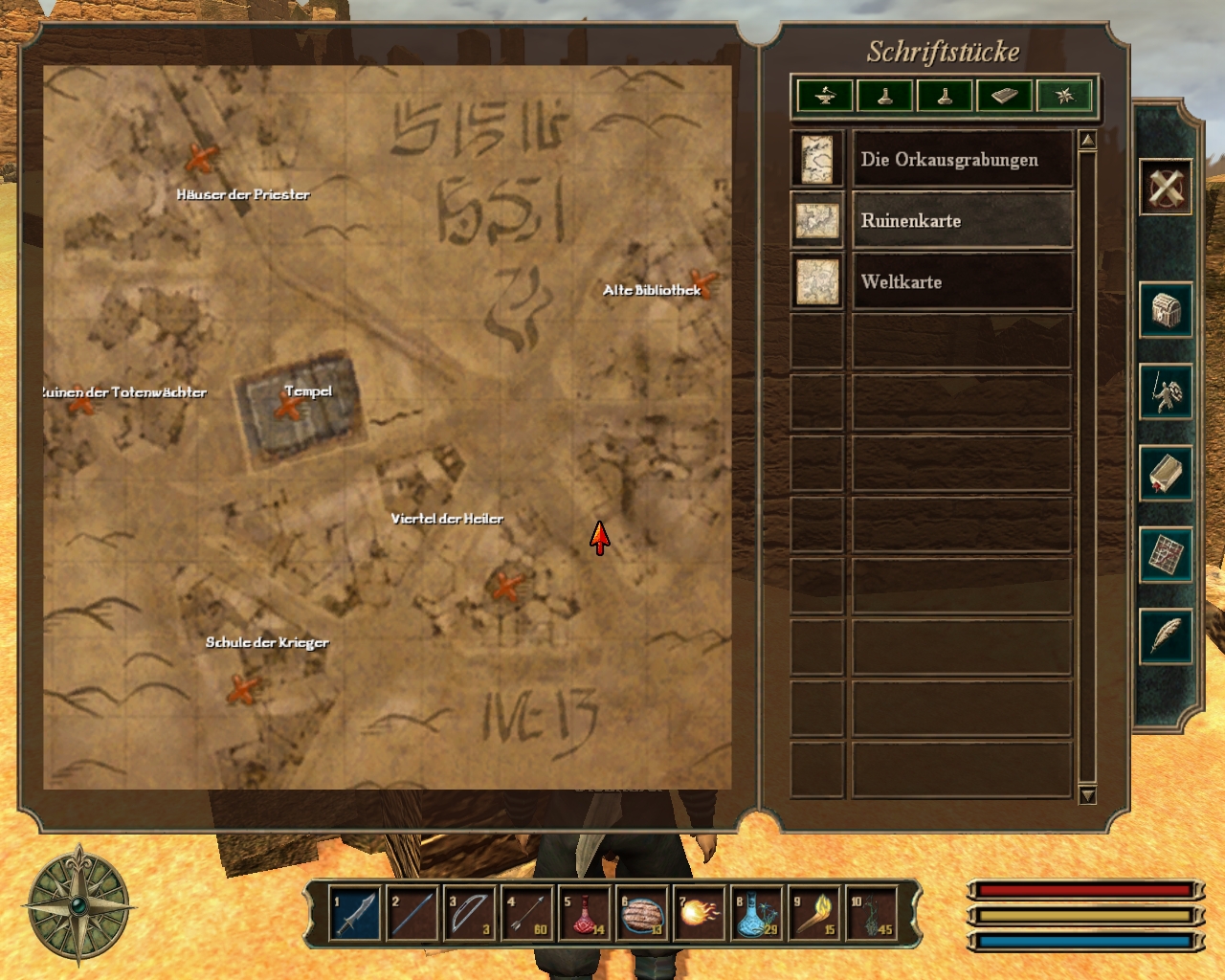1225x980 pixels.
Task: Activate the fireball spell in slot 7
Action: tap(700, 914)
